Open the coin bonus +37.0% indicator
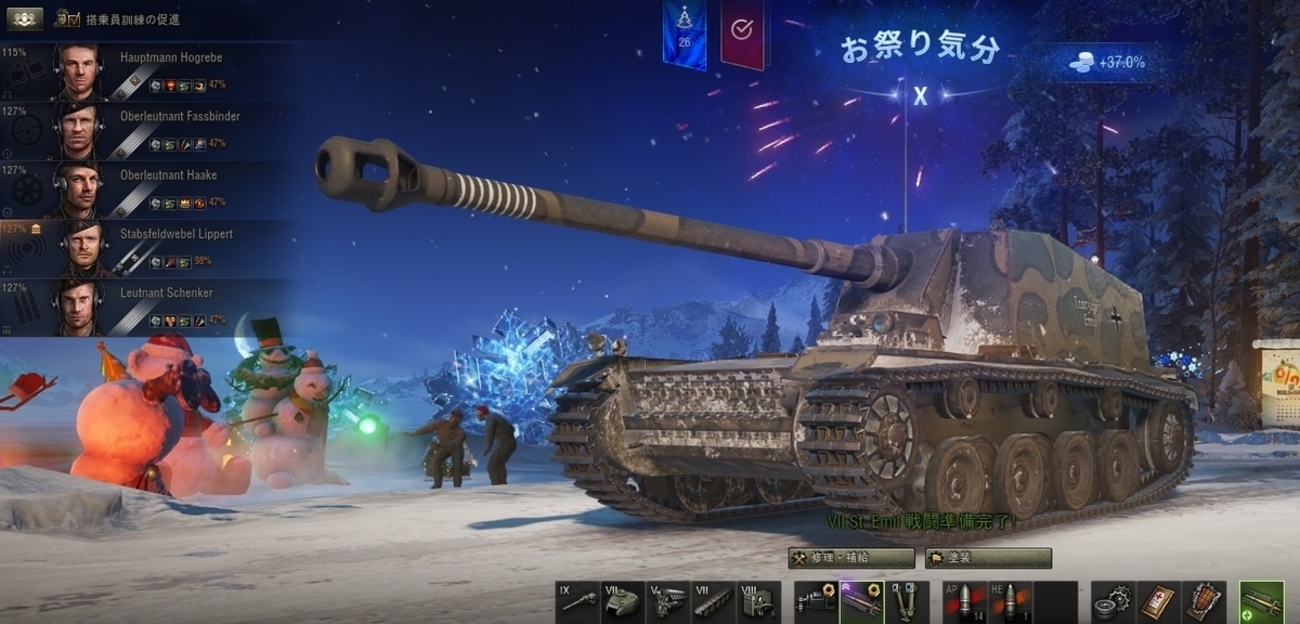1300x624 pixels. pos(1108,63)
